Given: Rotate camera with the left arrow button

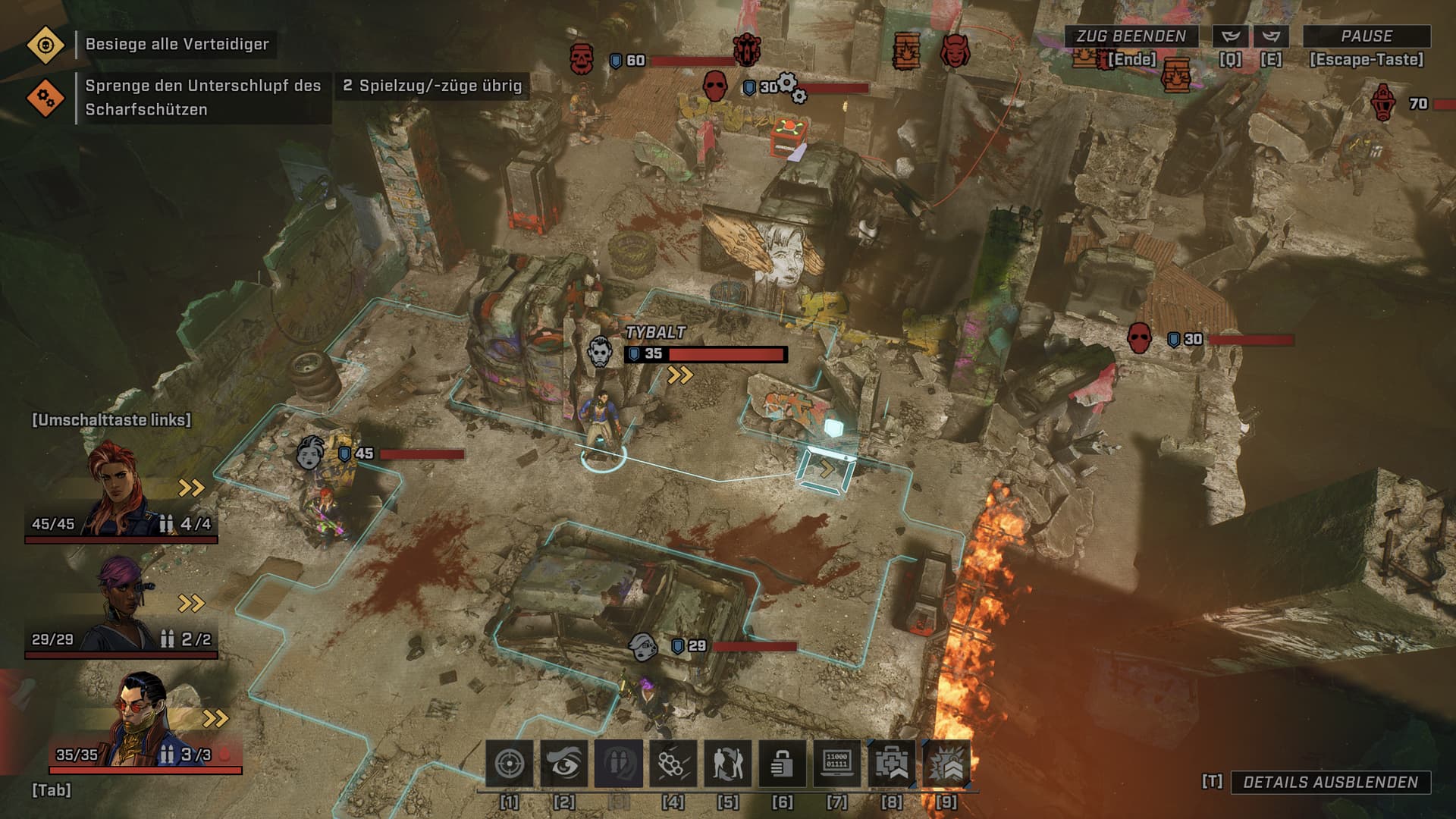Looking at the screenshot, I should pos(1231,36).
